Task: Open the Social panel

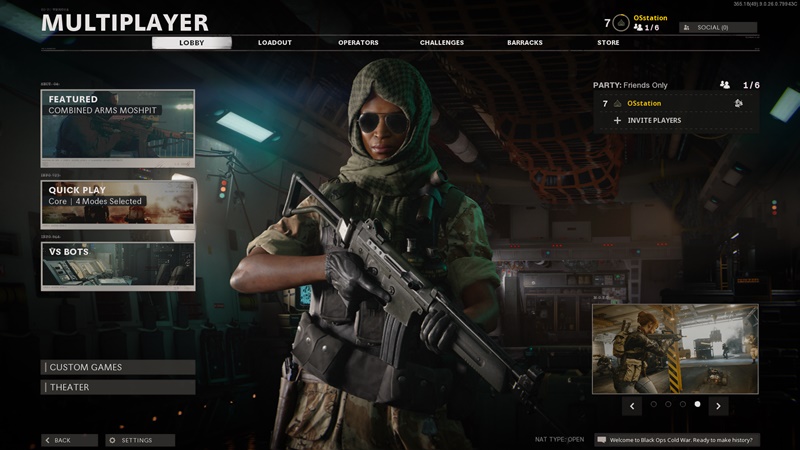Action: pyautogui.click(x=718, y=27)
